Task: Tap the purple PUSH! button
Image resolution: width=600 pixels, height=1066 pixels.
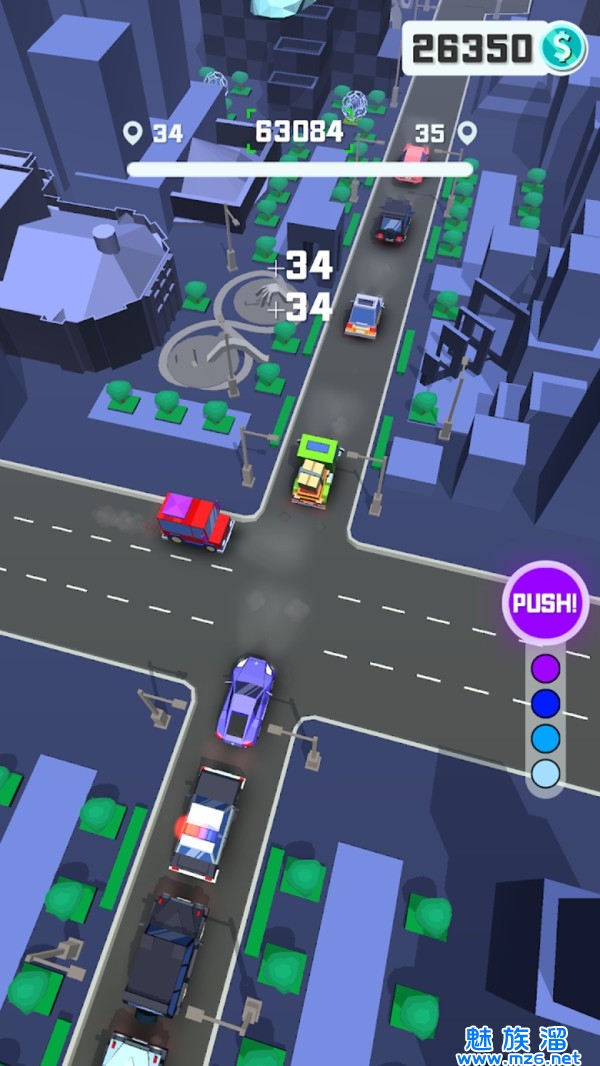Action: tap(545, 603)
